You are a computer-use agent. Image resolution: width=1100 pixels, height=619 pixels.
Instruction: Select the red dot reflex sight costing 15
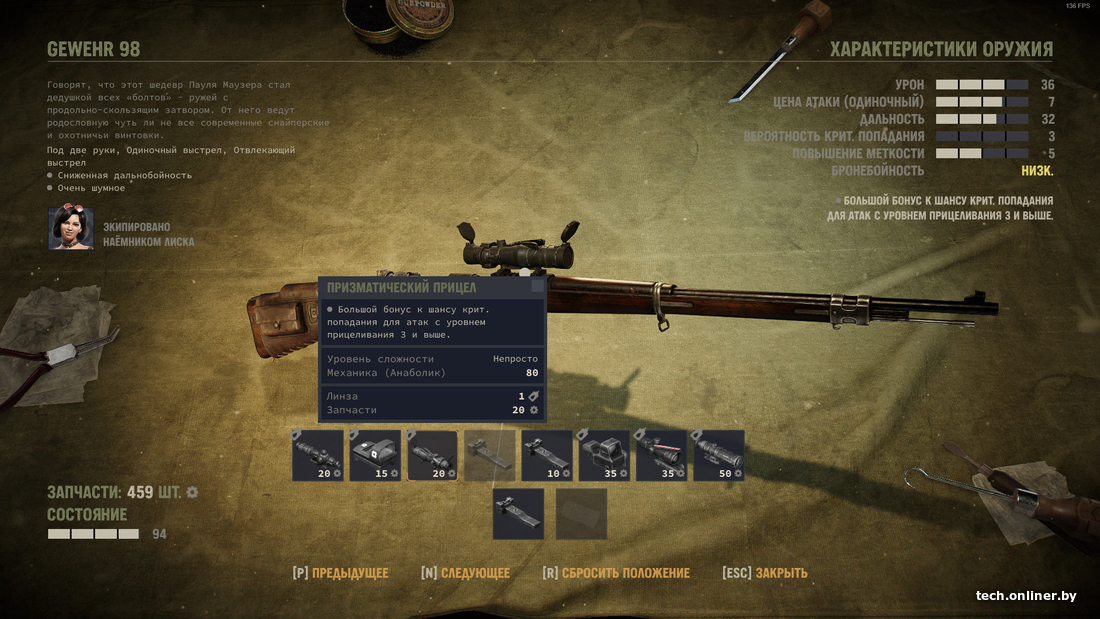[375, 456]
